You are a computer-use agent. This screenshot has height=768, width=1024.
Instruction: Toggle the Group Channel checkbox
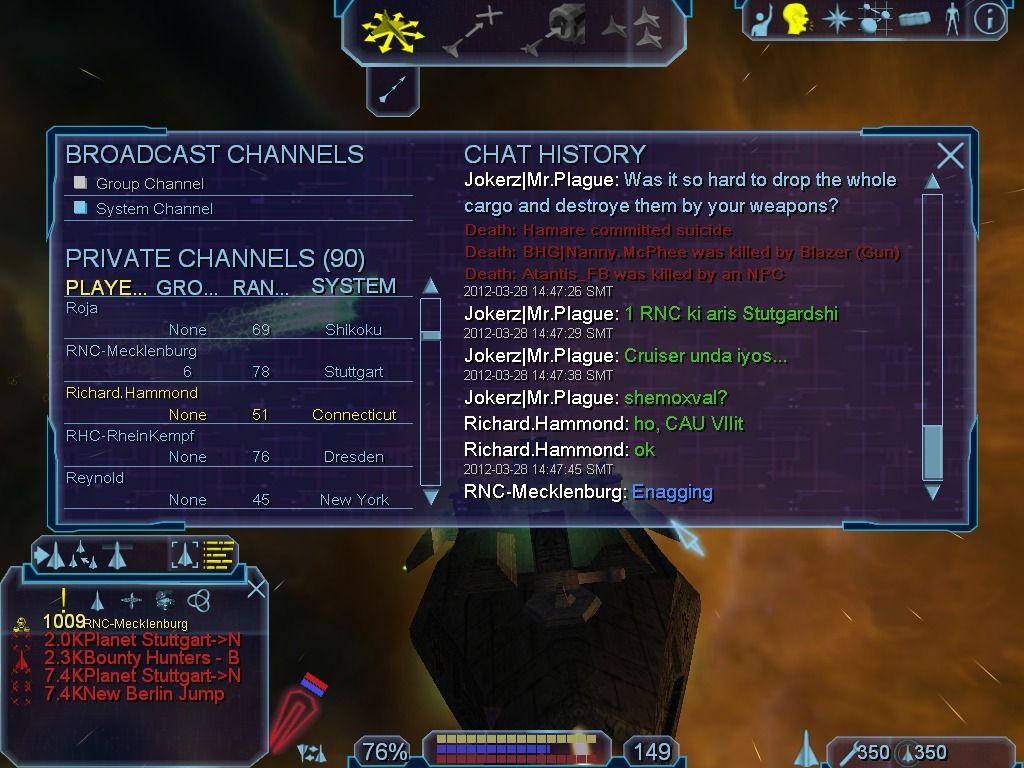pos(81,183)
